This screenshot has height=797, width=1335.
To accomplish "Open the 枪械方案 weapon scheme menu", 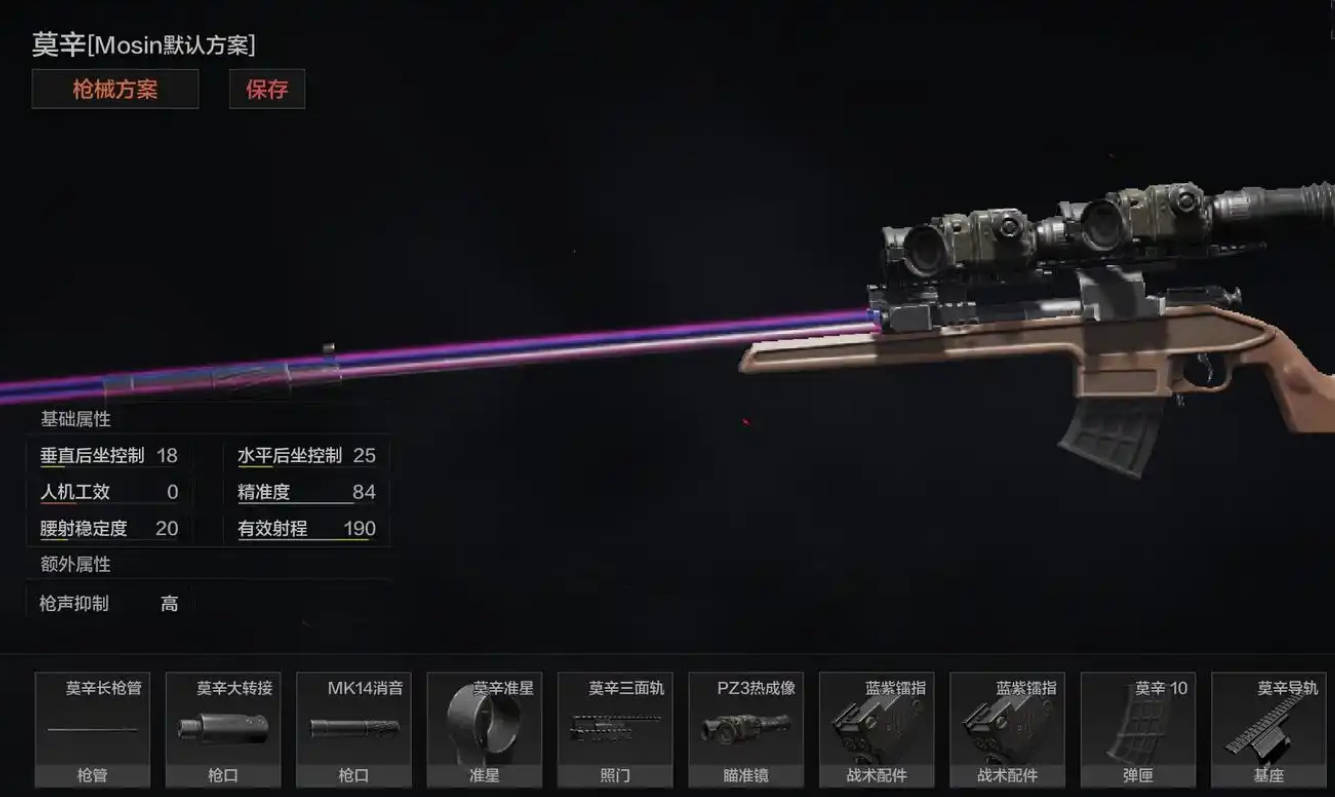I will [115, 89].
